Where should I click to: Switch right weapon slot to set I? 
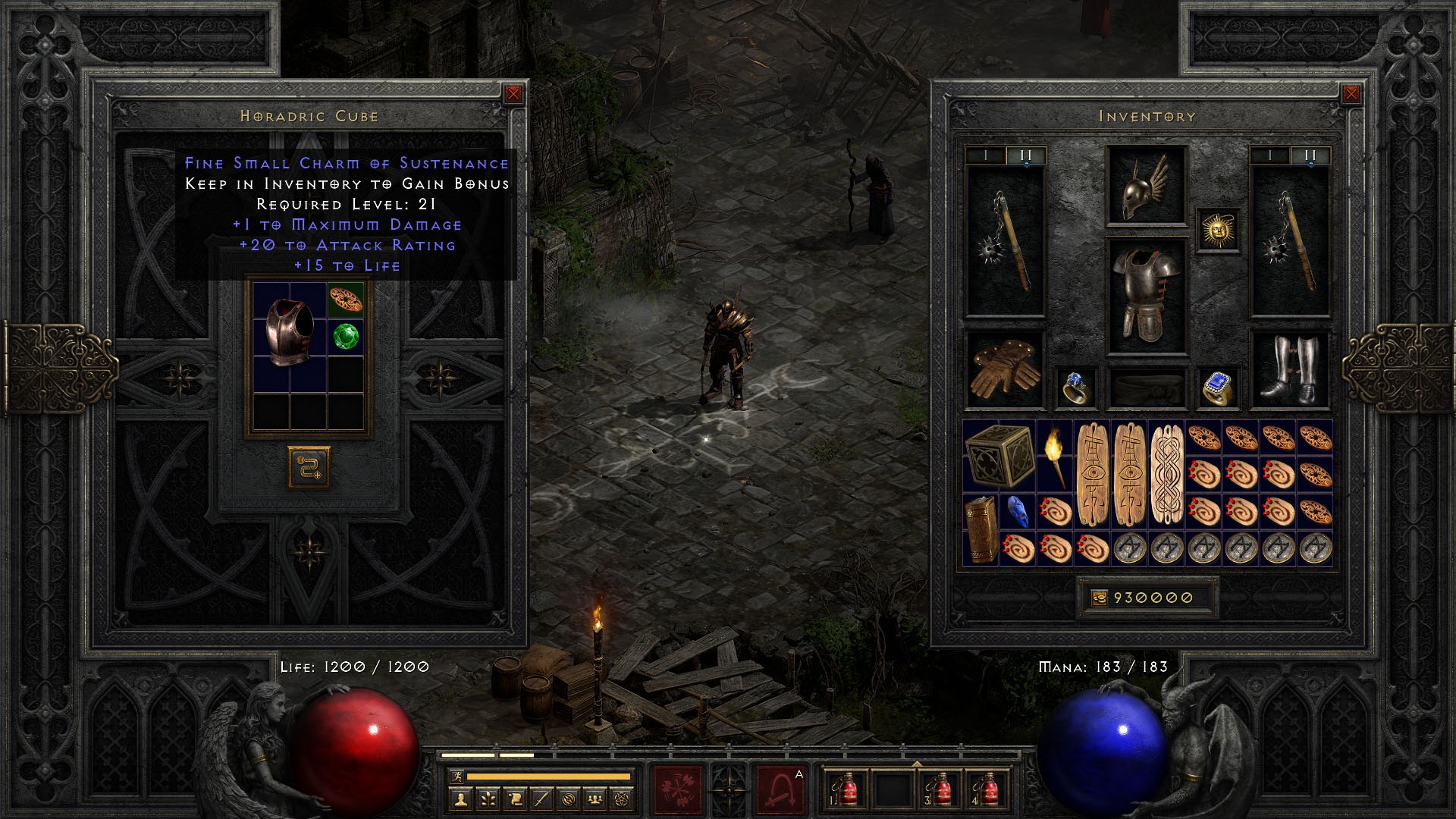(x=1269, y=156)
